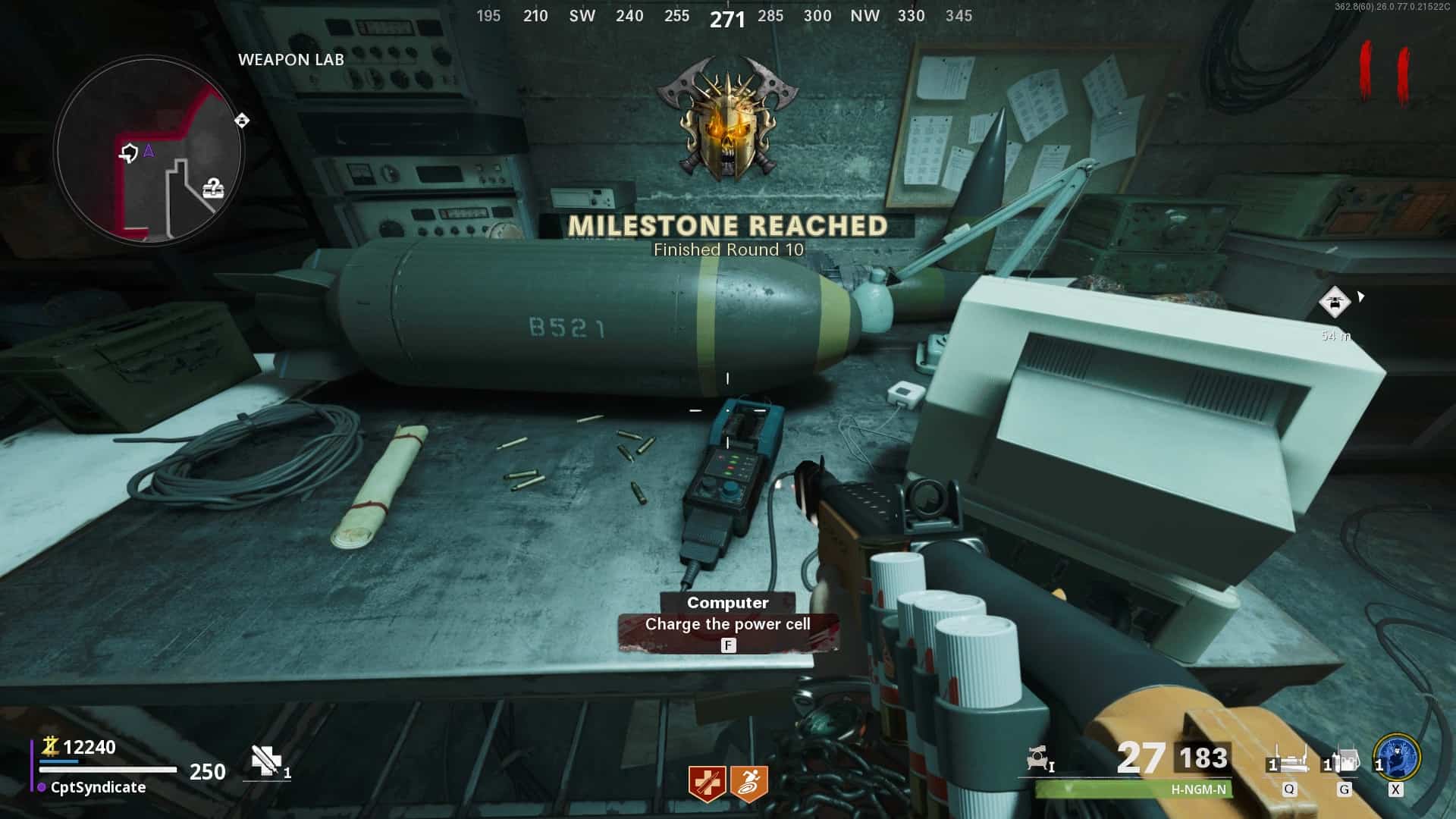Image resolution: width=1456 pixels, height=819 pixels.
Task: Click the circular Weapon Lab minimap
Action: [149, 151]
